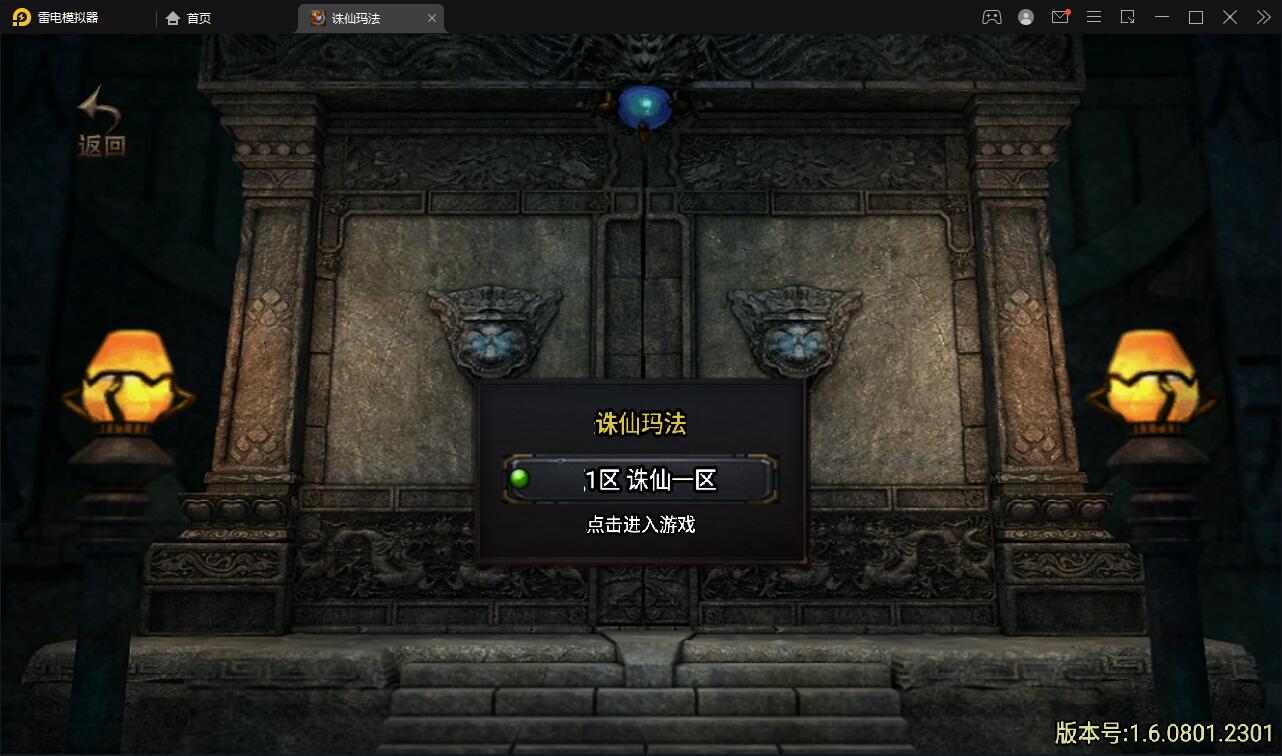Close the 诛仙玛法 tab with its X
The width and height of the screenshot is (1282, 756).
432,17
